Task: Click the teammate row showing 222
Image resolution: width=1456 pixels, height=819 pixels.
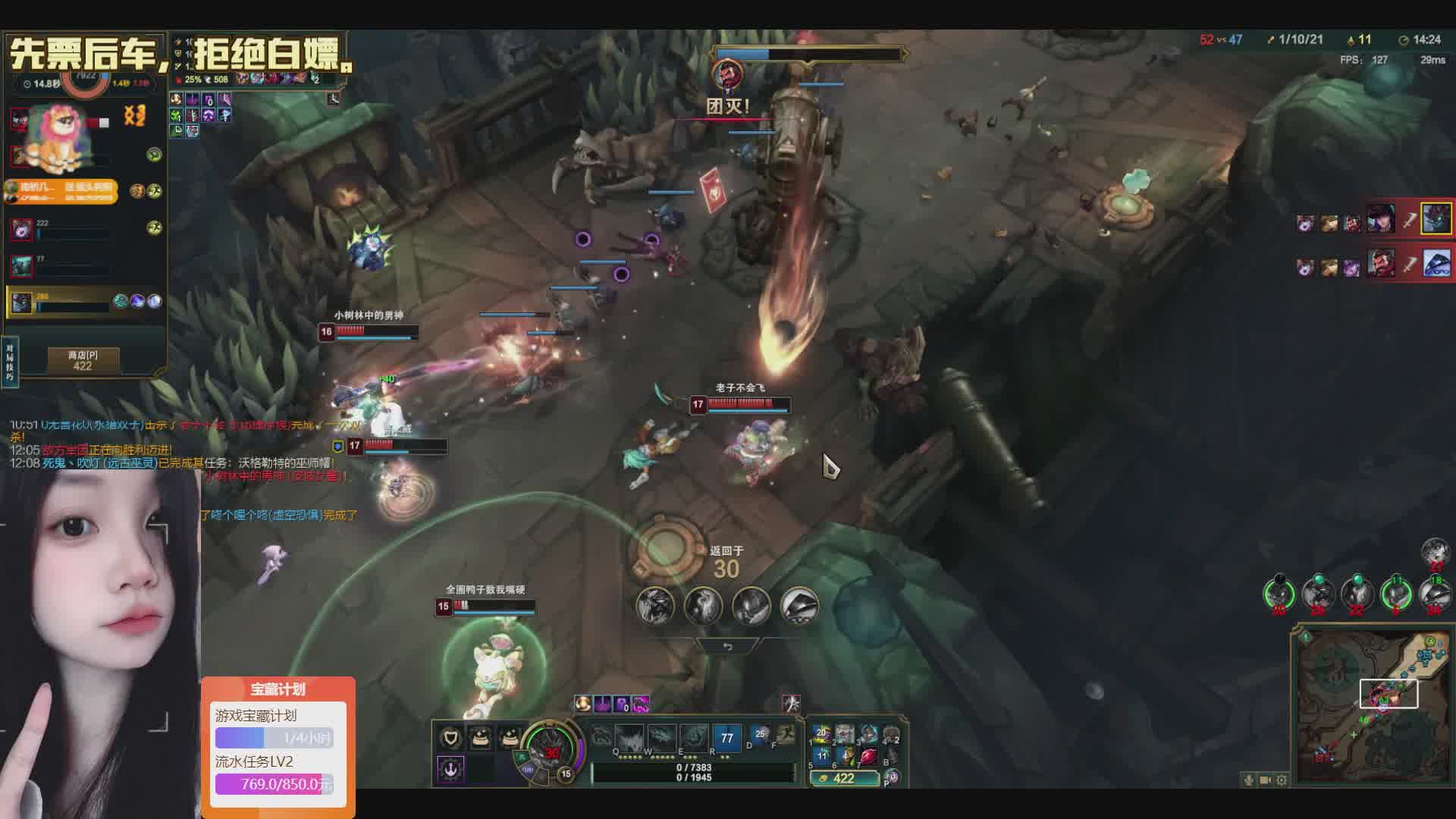Action: point(83,228)
